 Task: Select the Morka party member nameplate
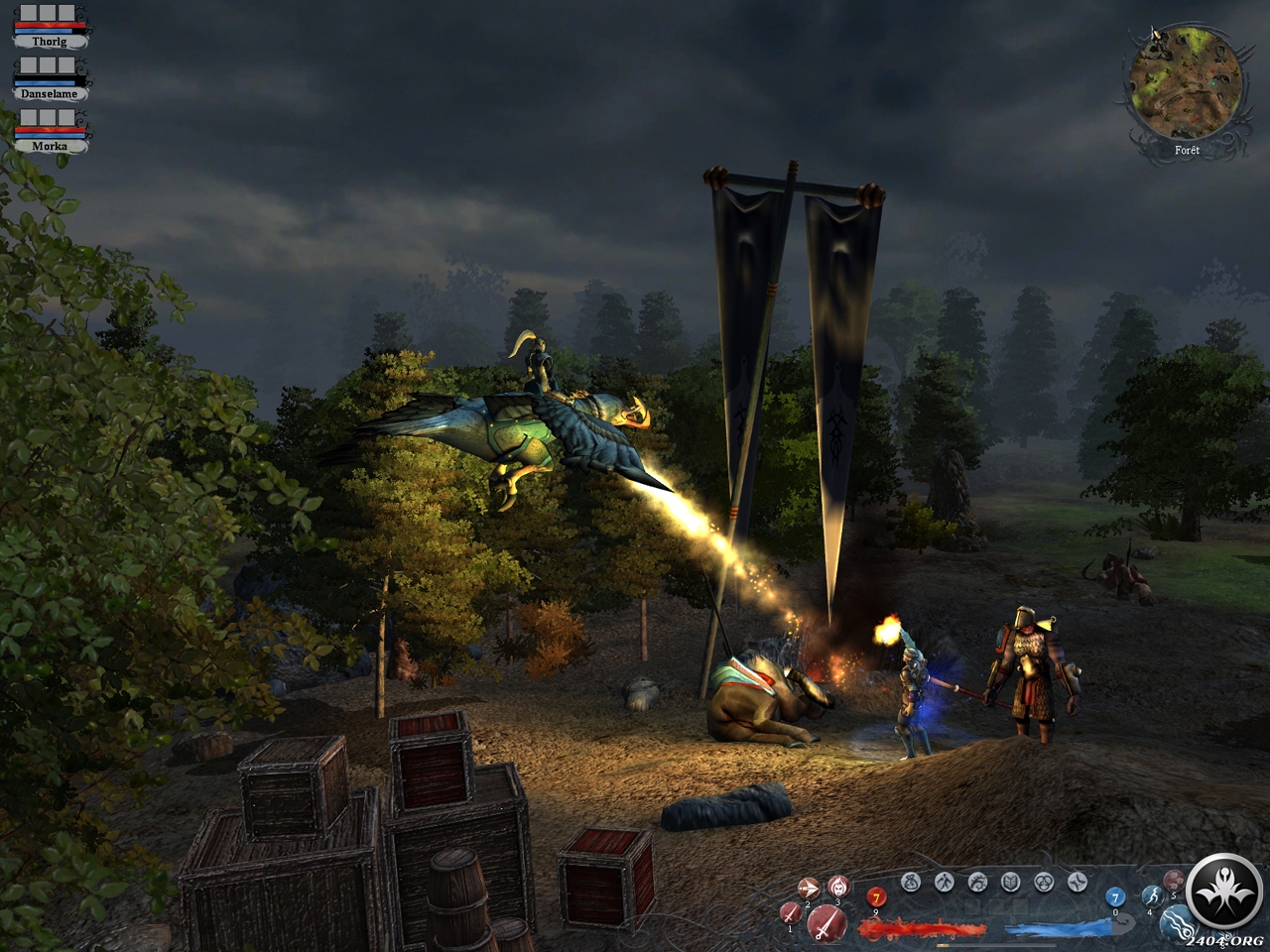pos(49,145)
